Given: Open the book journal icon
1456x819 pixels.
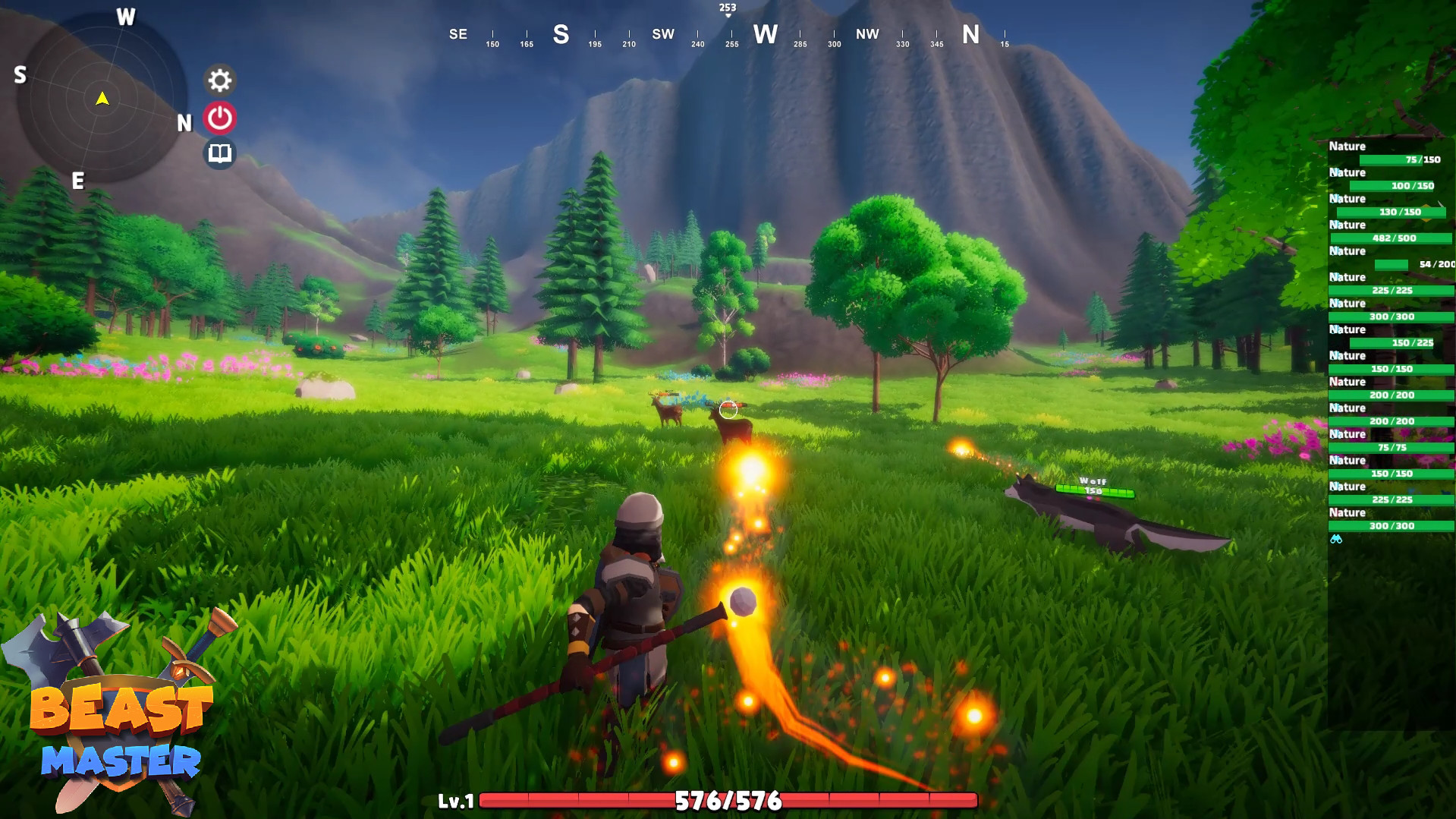Looking at the screenshot, I should [219, 152].
